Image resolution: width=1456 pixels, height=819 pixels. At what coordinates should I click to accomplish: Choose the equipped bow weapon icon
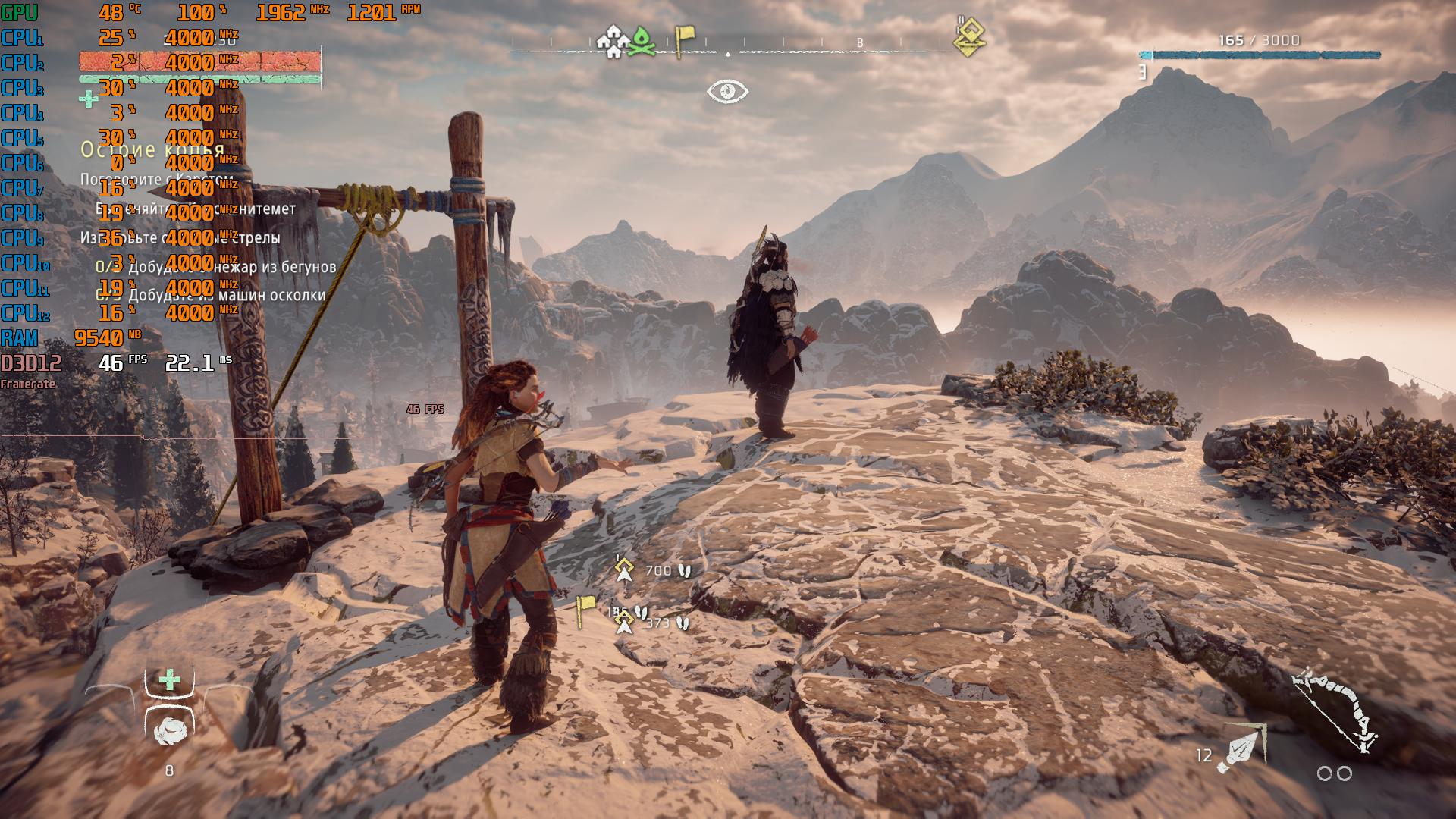click(1336, 711)
